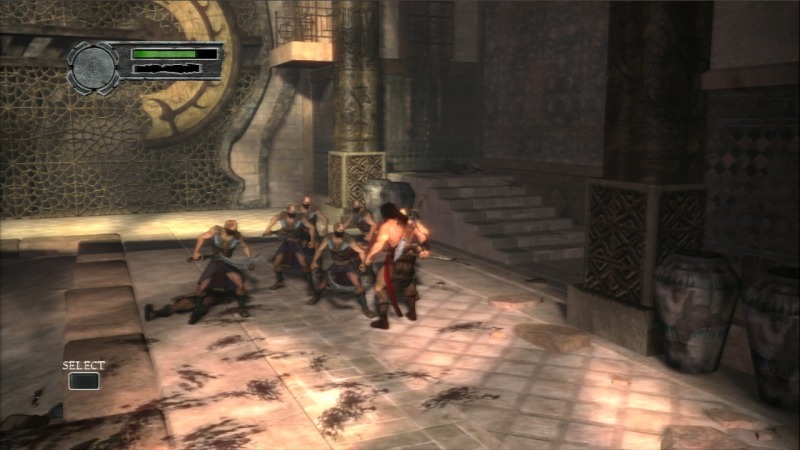Image resolution: width=800 pixels, height=450 pixels.
Task: Click the circular sand medallion icon
Action: coord(93,66)
